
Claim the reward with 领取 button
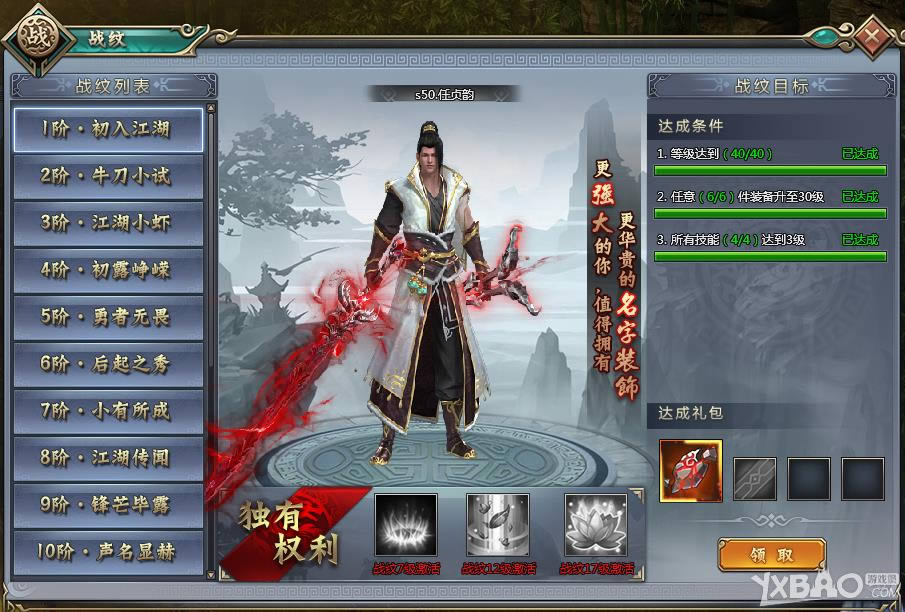coord(771,554)
